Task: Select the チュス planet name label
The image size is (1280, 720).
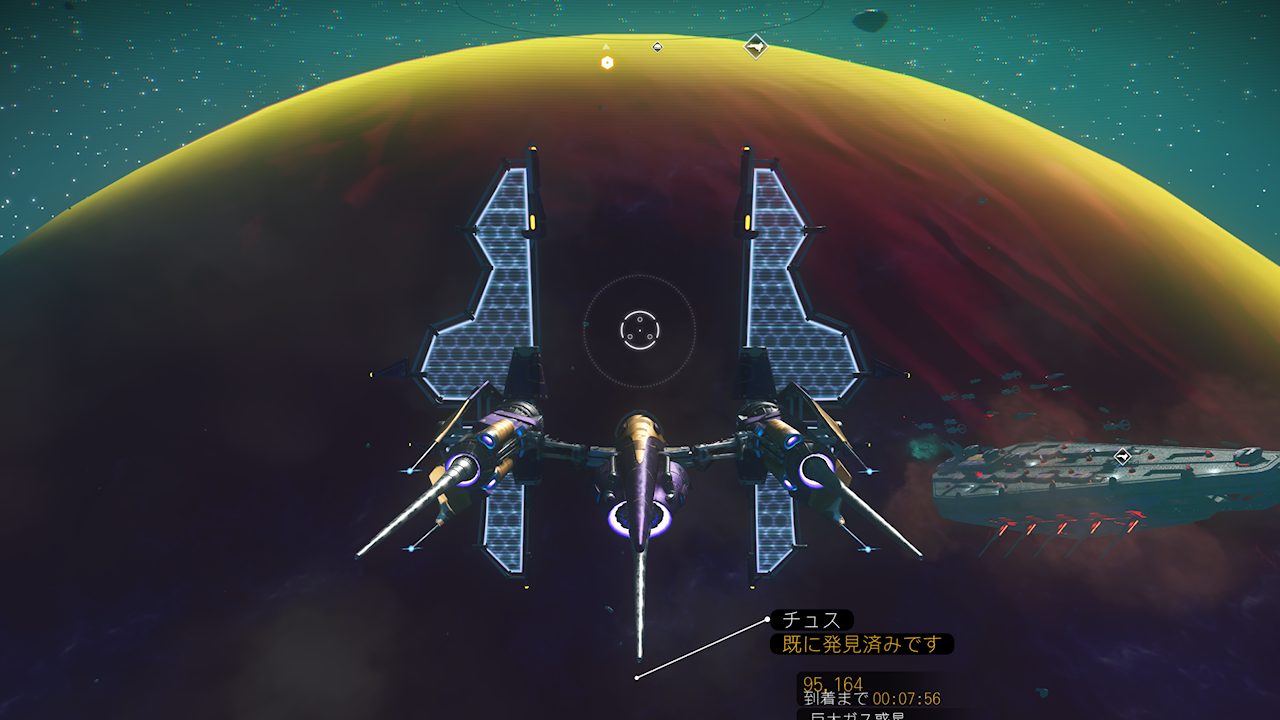Action: pos(812,621)
